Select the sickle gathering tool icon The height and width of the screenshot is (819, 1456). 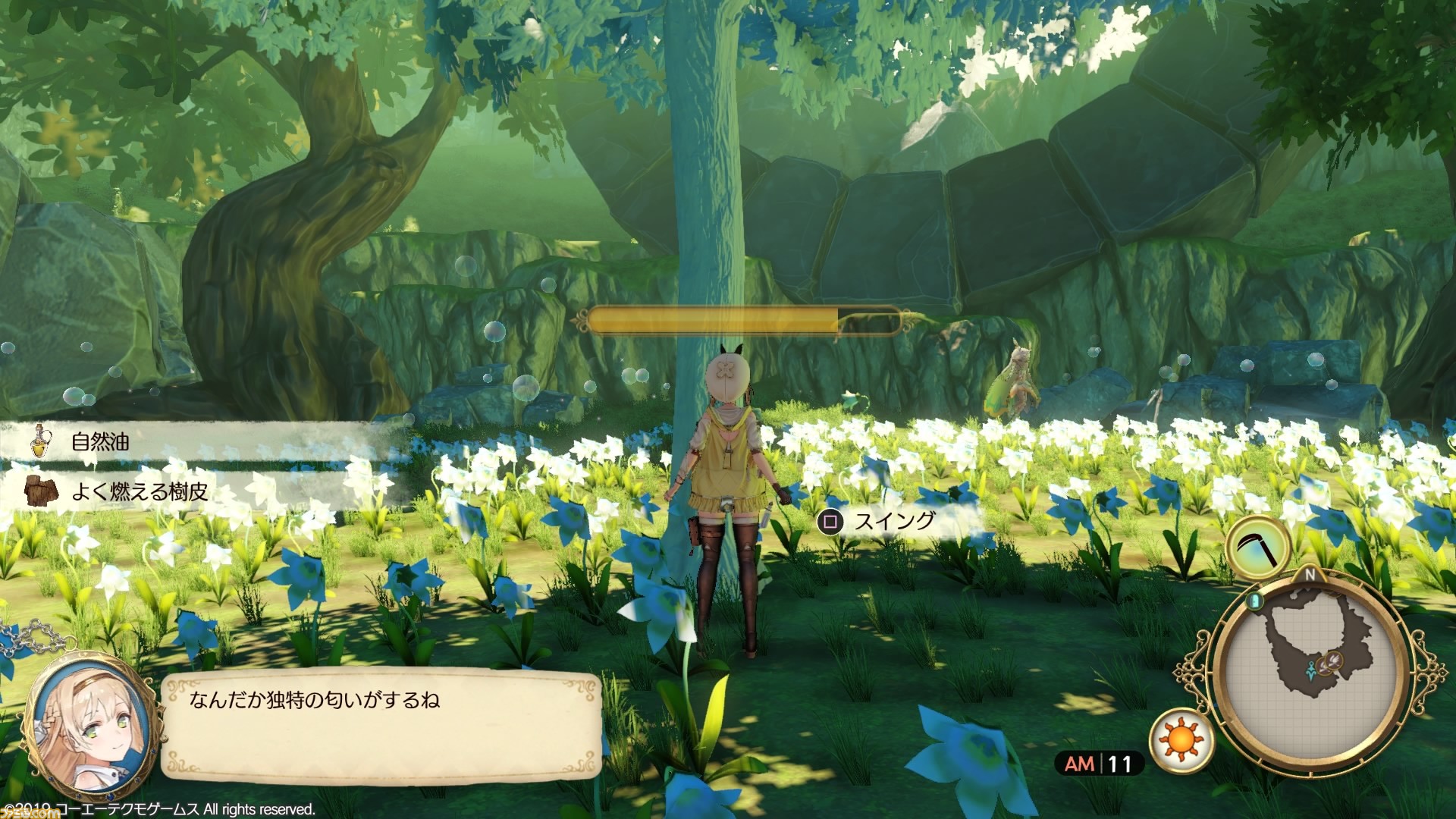click(1259, 548)
